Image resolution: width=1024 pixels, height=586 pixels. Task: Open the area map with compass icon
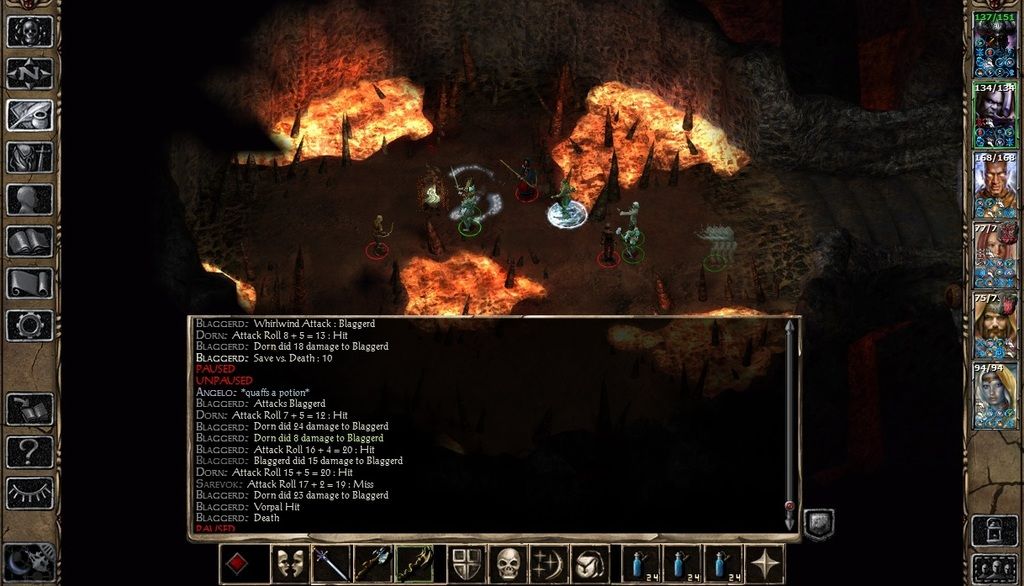click(x=29, y=73)
